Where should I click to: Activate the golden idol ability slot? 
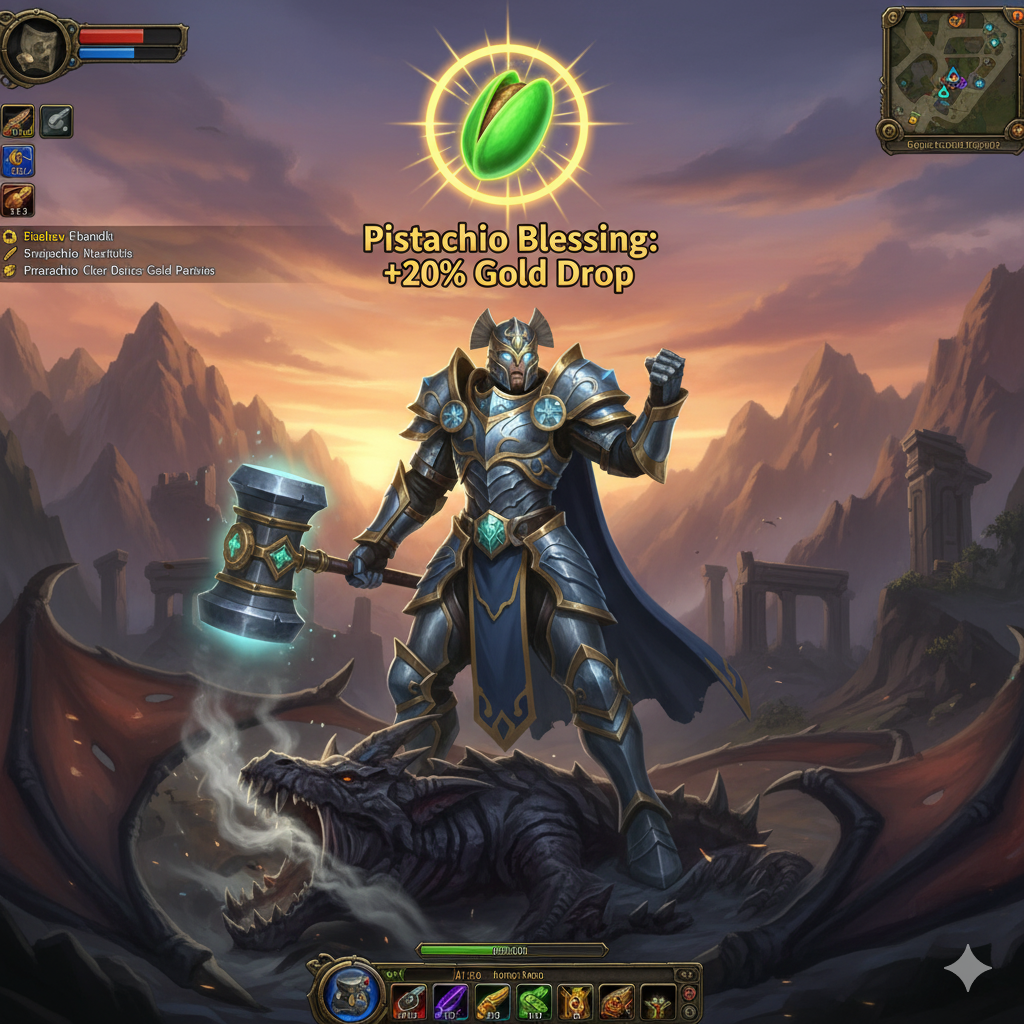click(x=575, y=1001)
